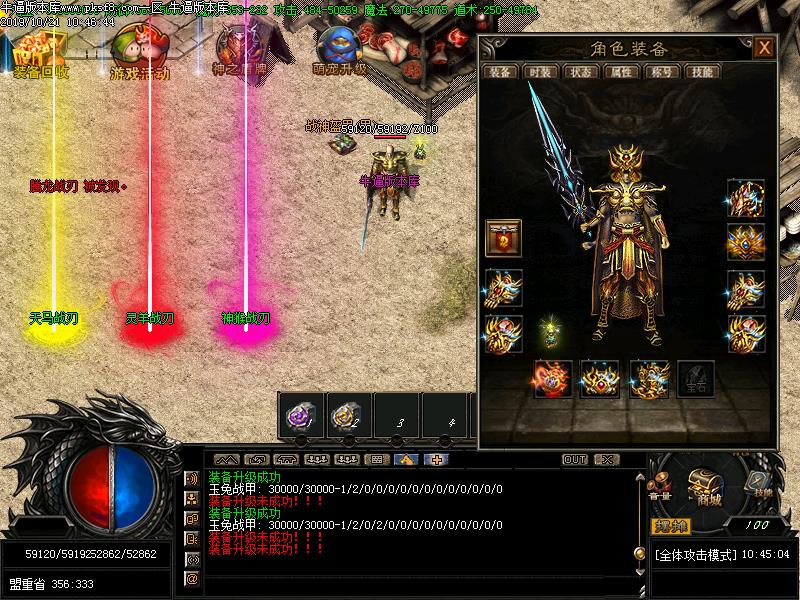
Task: Close the 角色装备 character panel
Action: tap(764, 48)
